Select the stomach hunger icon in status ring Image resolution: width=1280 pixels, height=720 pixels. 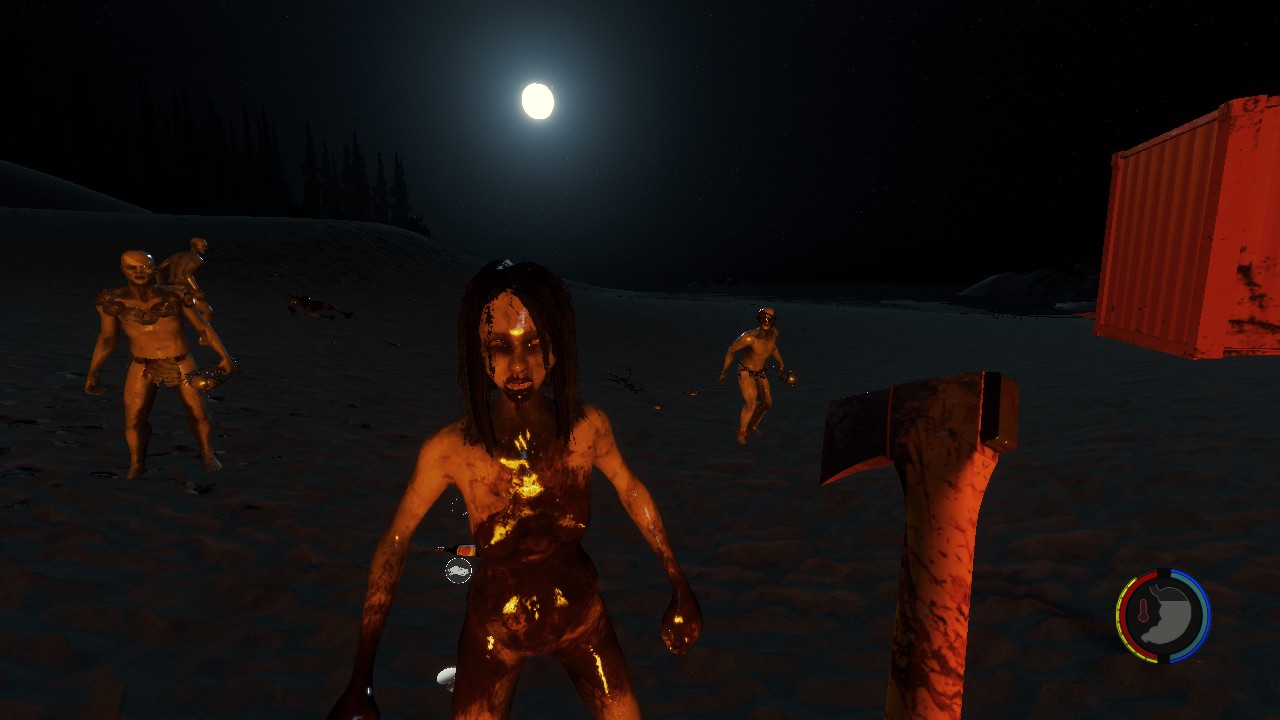tap(1170, 616)
